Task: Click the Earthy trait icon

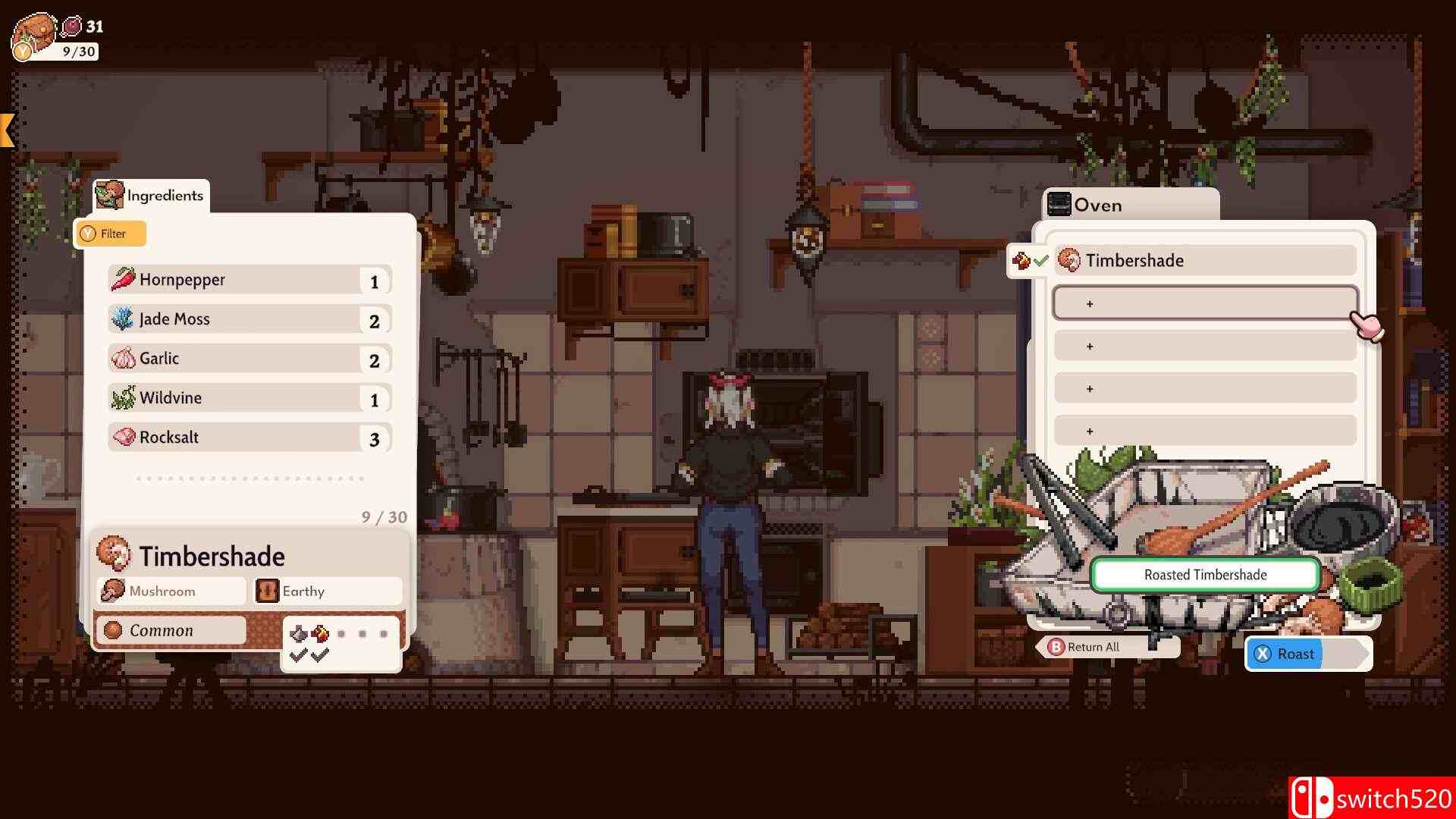Action: [x=267, y=590]
